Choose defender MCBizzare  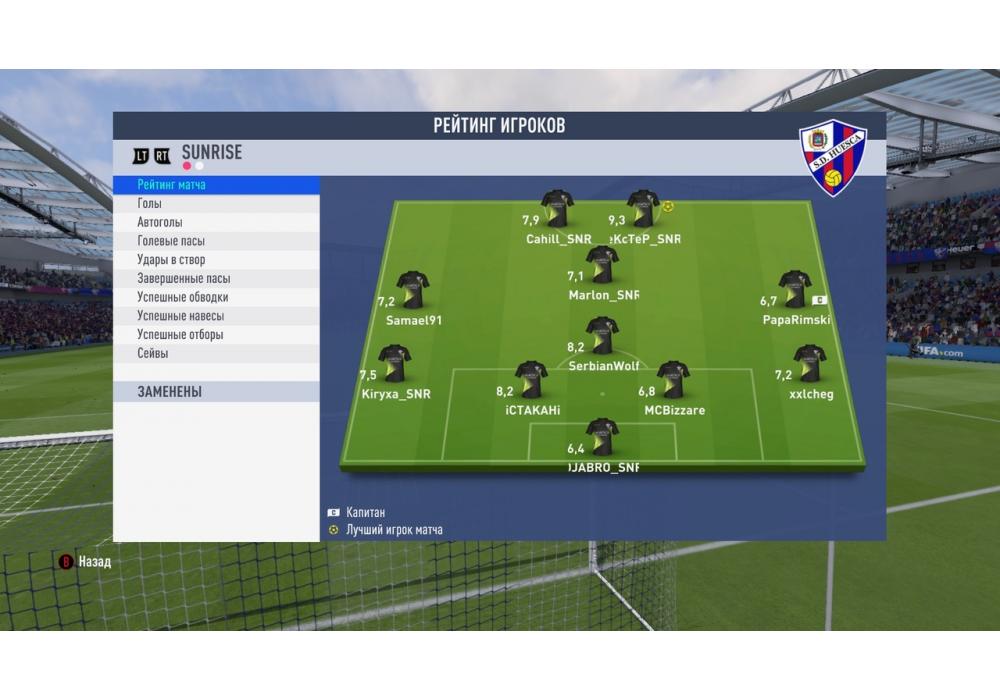[x=673, y=380]
